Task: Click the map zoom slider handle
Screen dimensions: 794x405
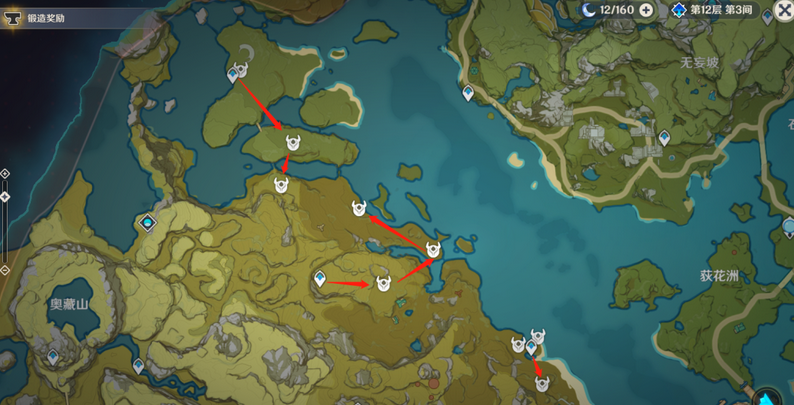Action: coord(5,196)
